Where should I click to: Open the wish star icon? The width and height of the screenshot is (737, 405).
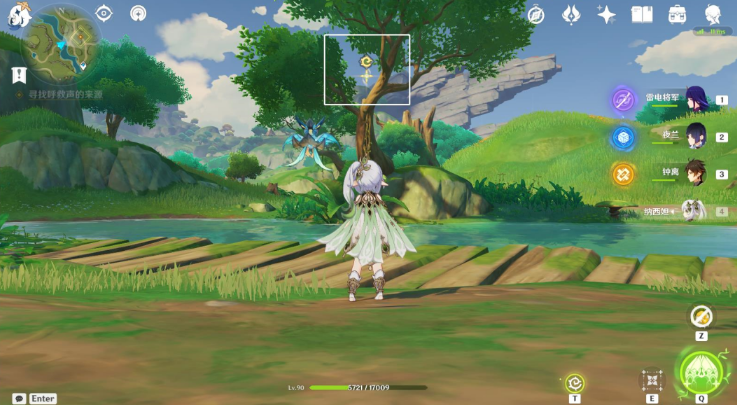coord(606,14)
